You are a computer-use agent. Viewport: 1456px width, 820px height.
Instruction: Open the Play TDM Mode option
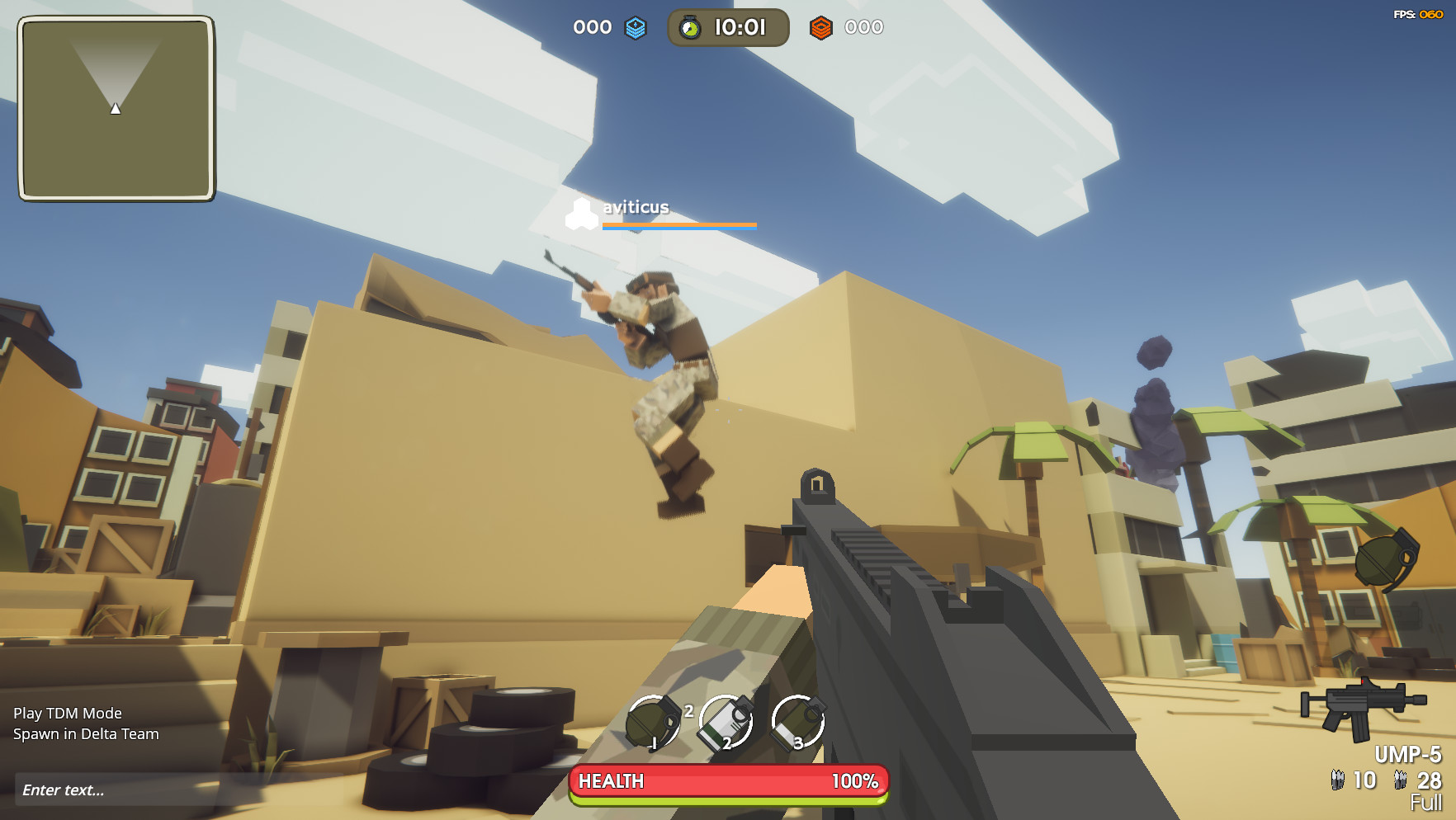(66, 713)
